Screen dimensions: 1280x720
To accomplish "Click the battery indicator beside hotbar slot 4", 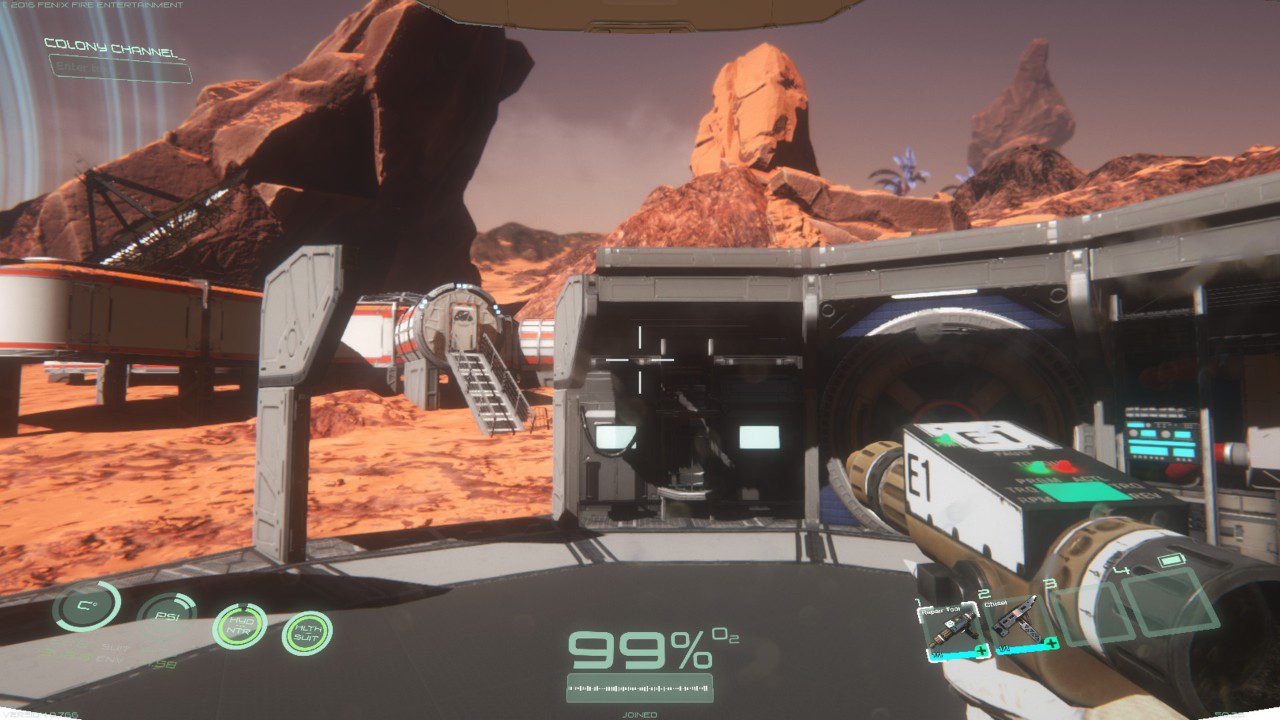I will (1172, 558).
